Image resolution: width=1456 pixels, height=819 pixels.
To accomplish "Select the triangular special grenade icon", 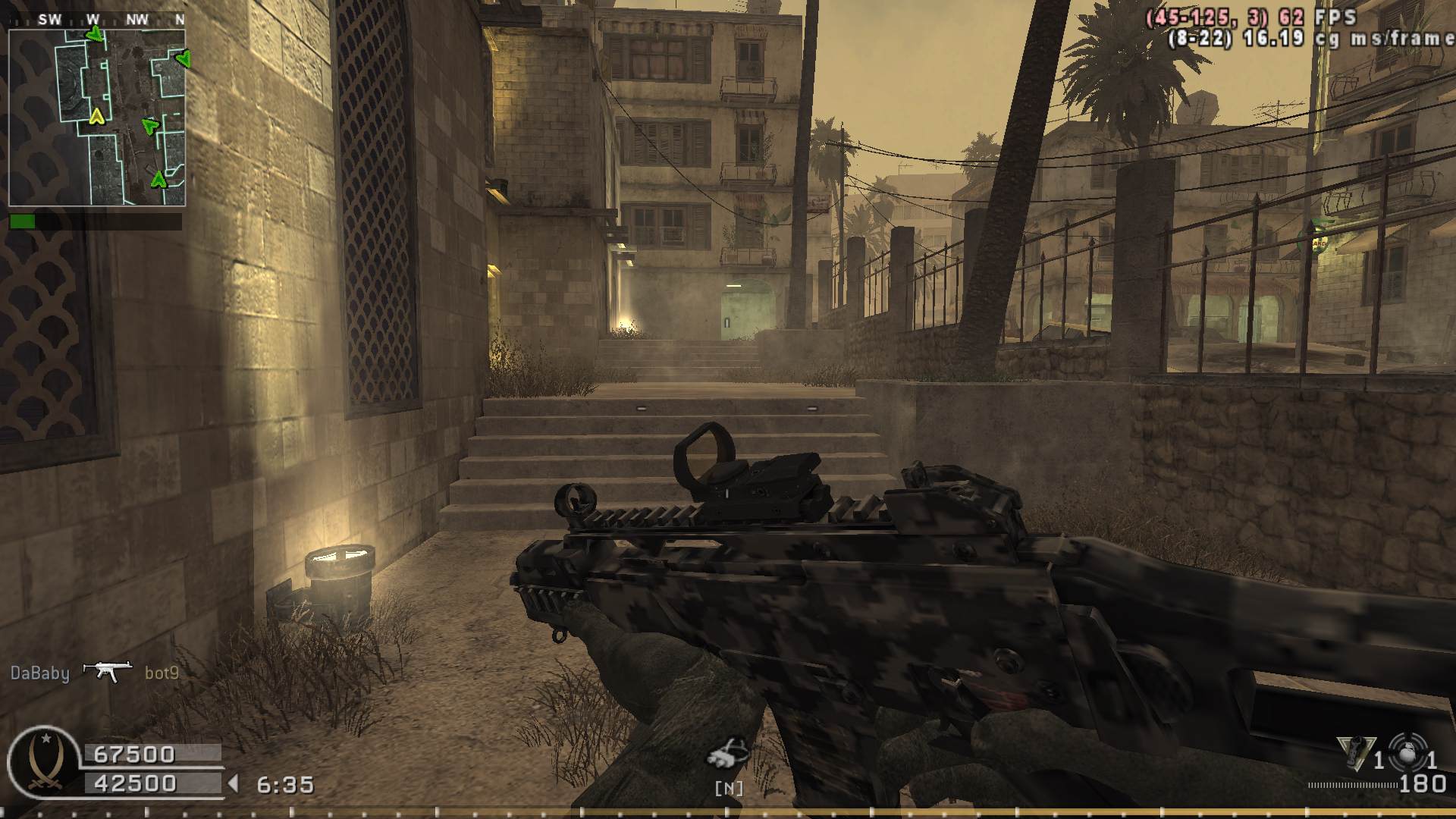I will point(1355,753).
